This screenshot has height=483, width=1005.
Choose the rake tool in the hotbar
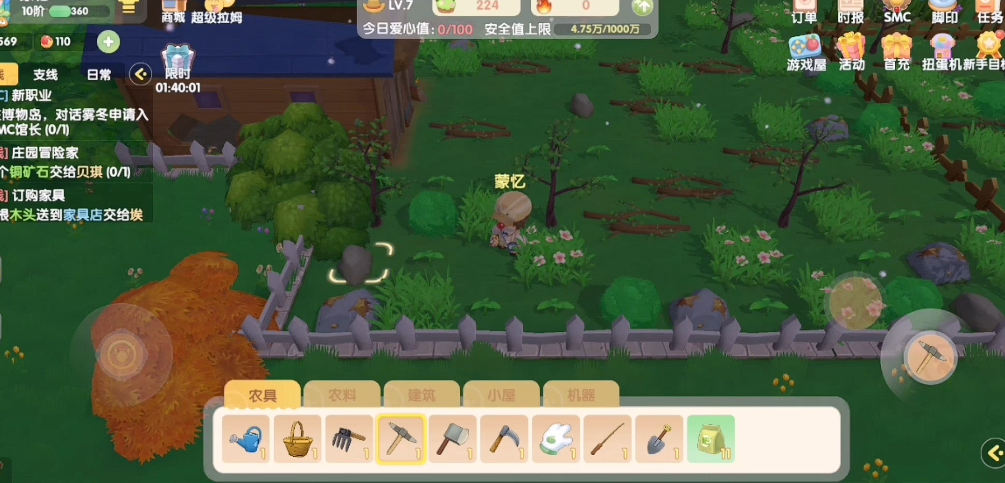(x=349, y=438)
